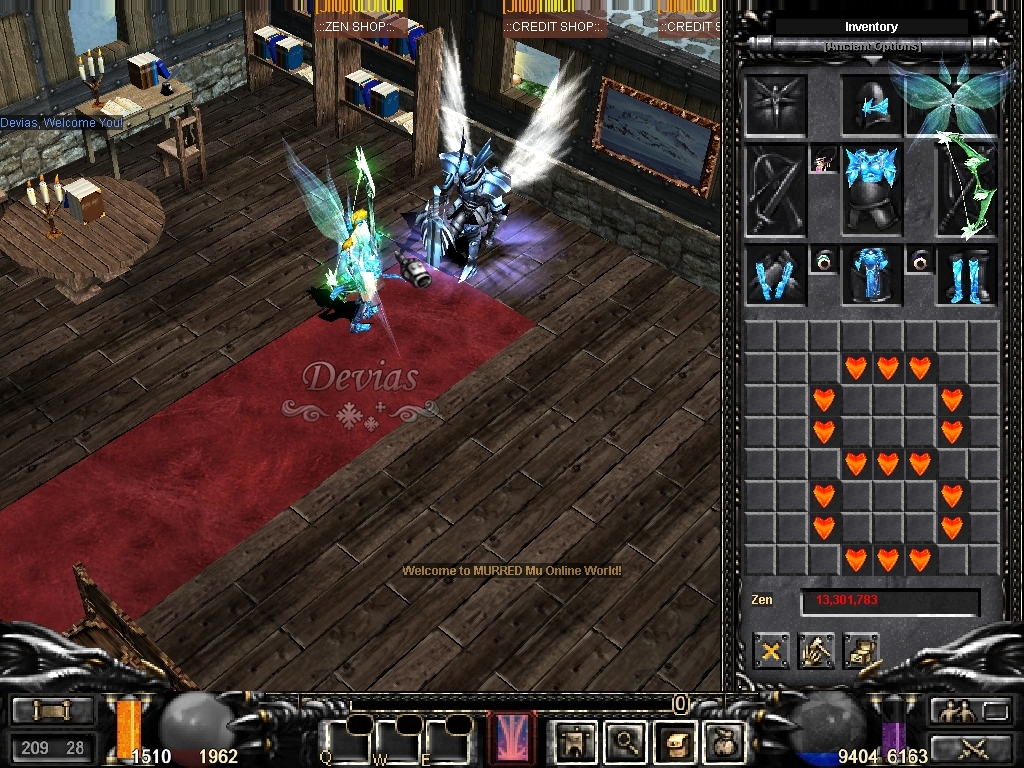Select the blue pants equipment slot
Image resolution: width=1024 pixels, height=768 pixels.
872,275
